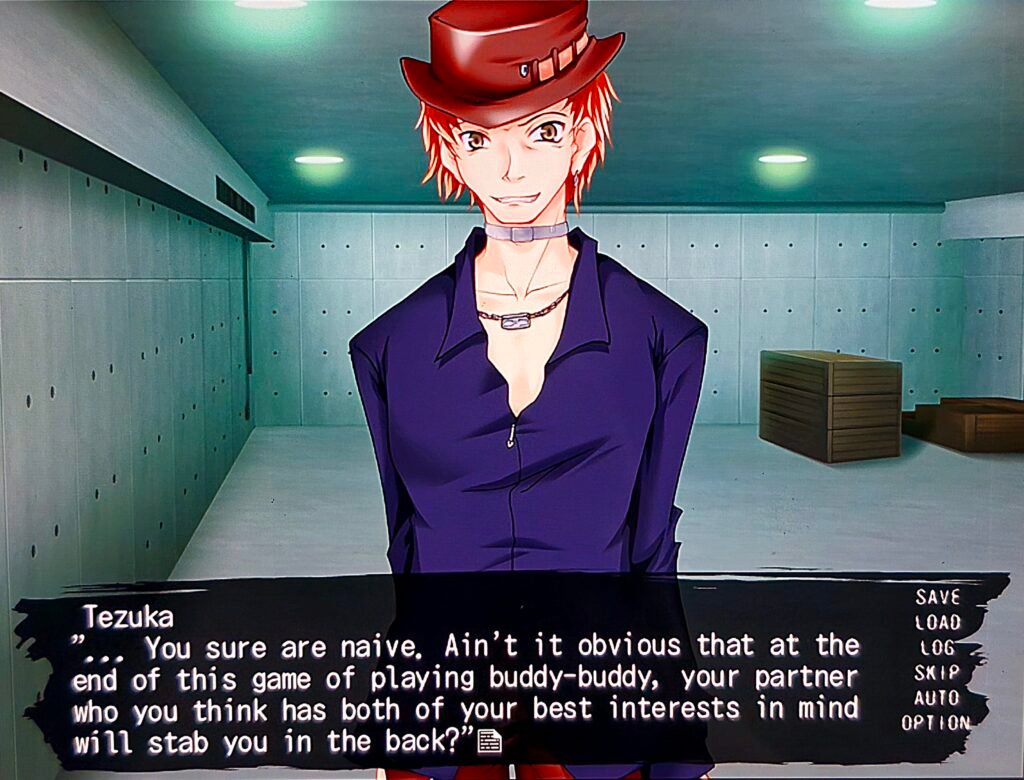Click the SAVE button
The image size is (1024, 780).
[x=937, y=597]
